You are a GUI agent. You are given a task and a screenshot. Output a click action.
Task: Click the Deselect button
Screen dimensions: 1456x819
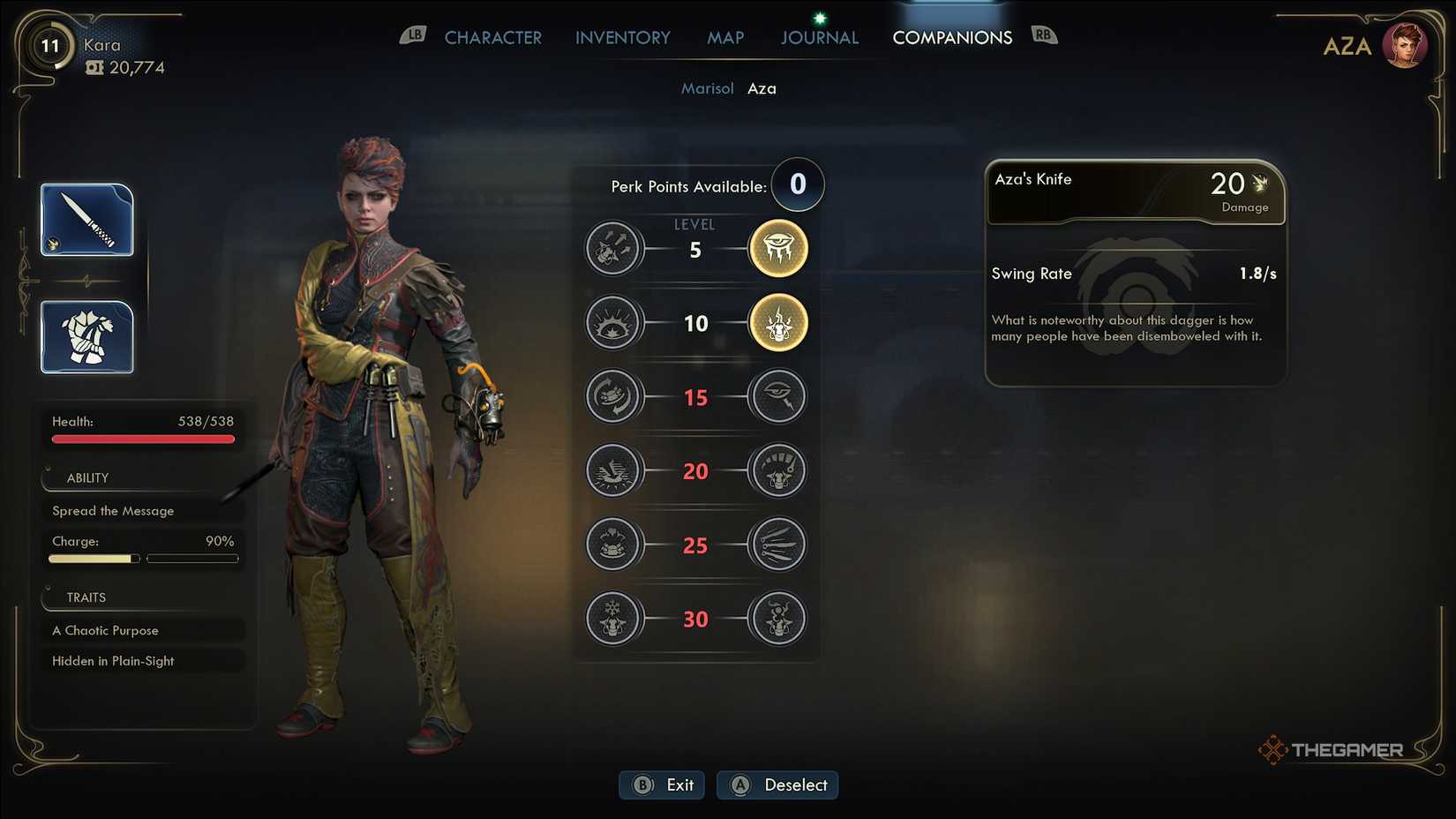777,785
